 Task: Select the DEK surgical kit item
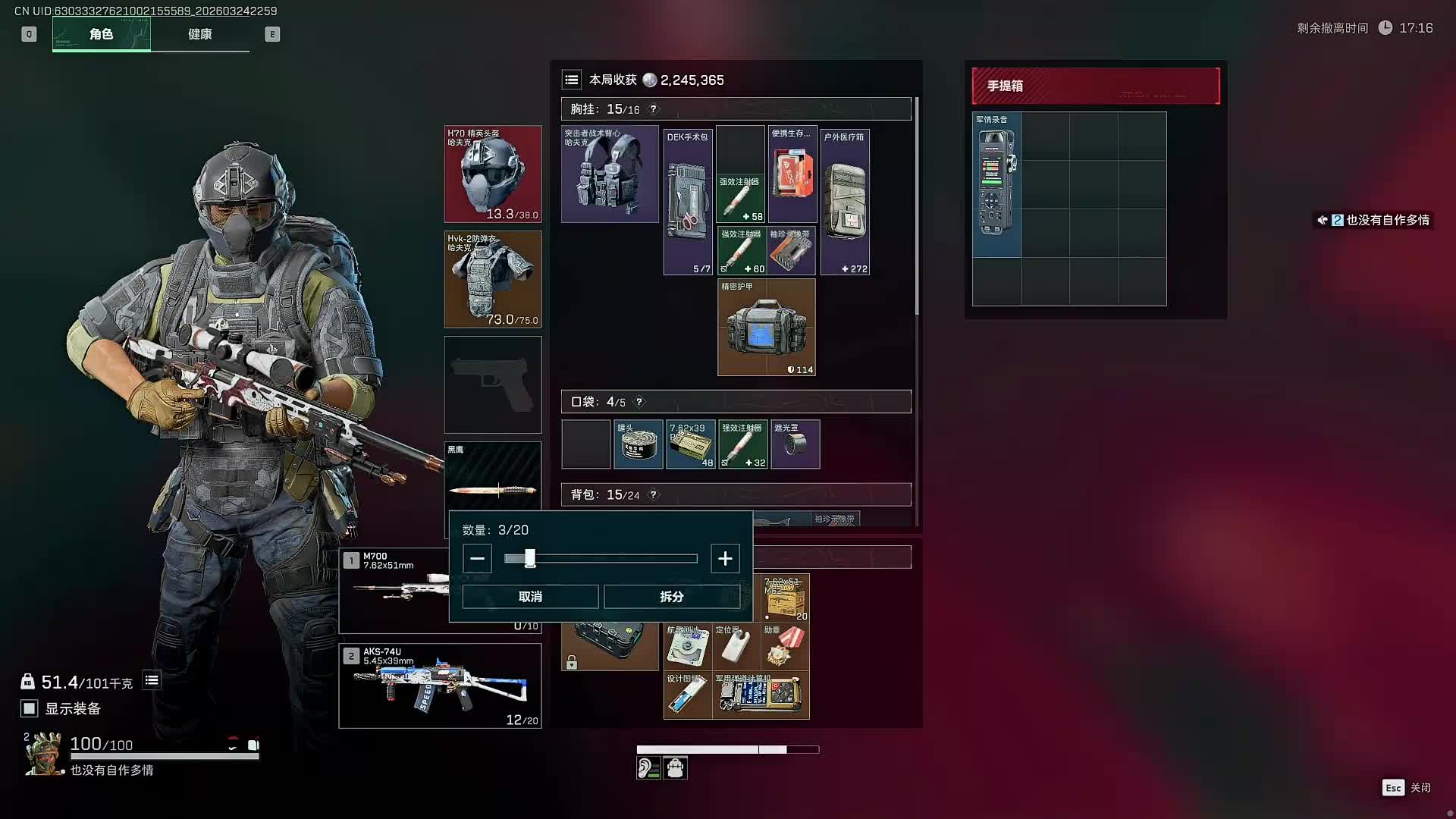click(x=688, y=202)
